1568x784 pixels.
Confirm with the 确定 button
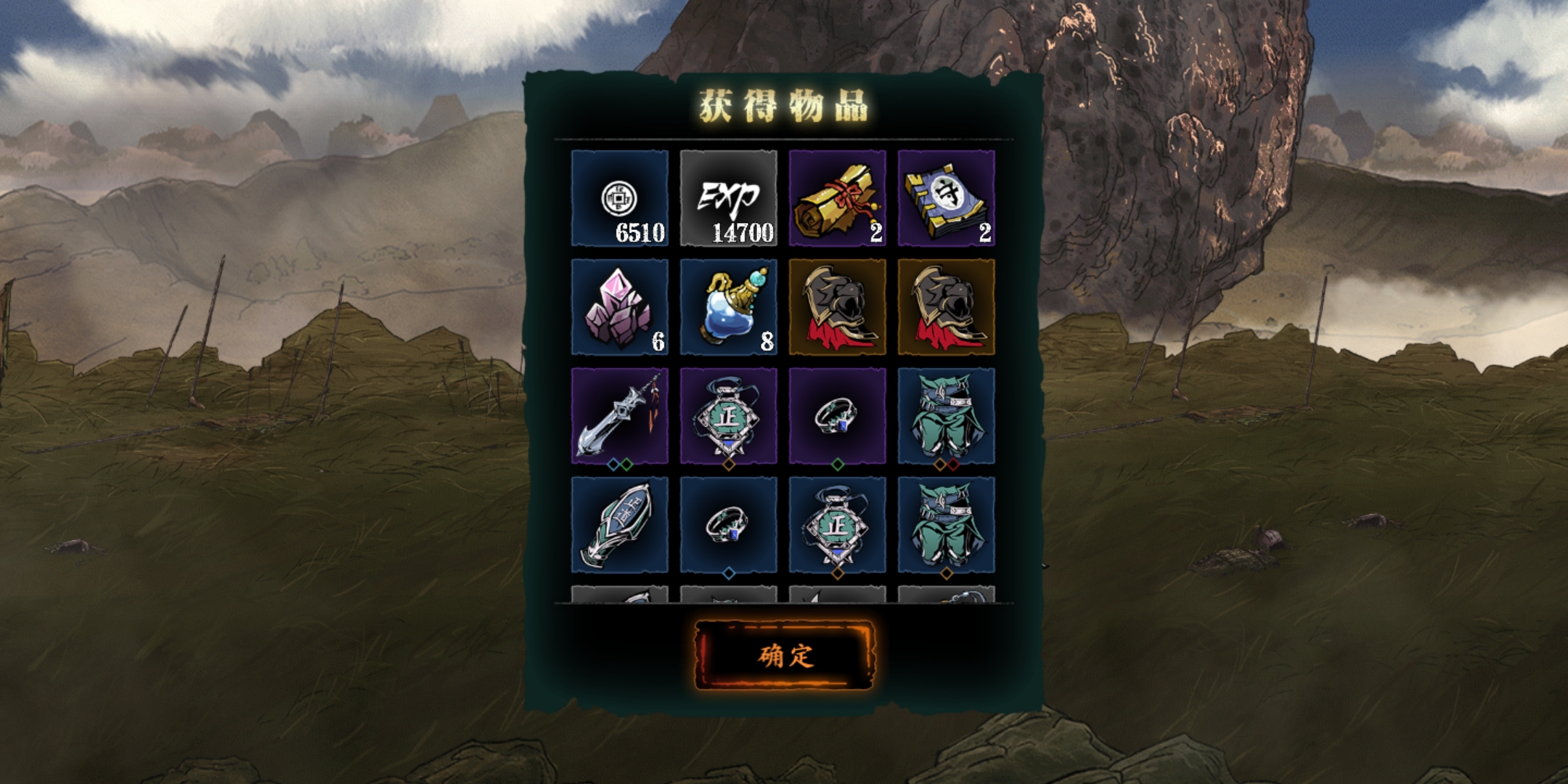click(x=785, y=655)
